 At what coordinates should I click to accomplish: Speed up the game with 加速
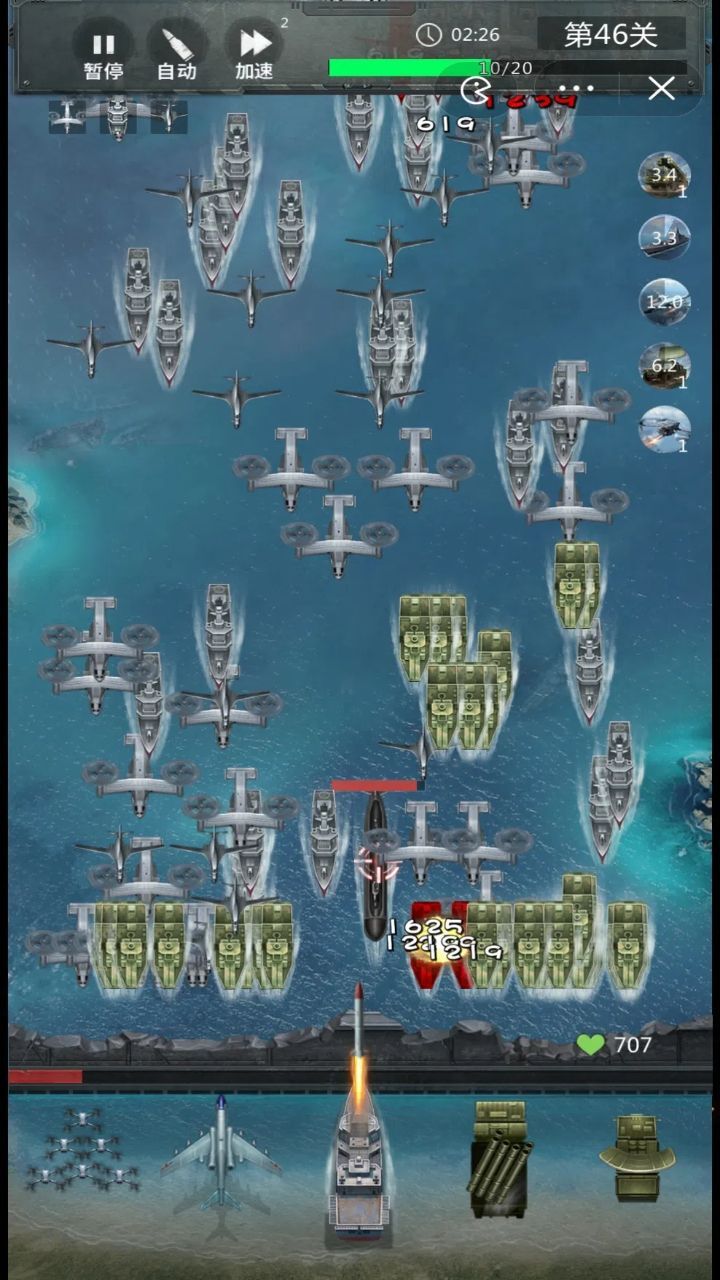pos(255,53)
